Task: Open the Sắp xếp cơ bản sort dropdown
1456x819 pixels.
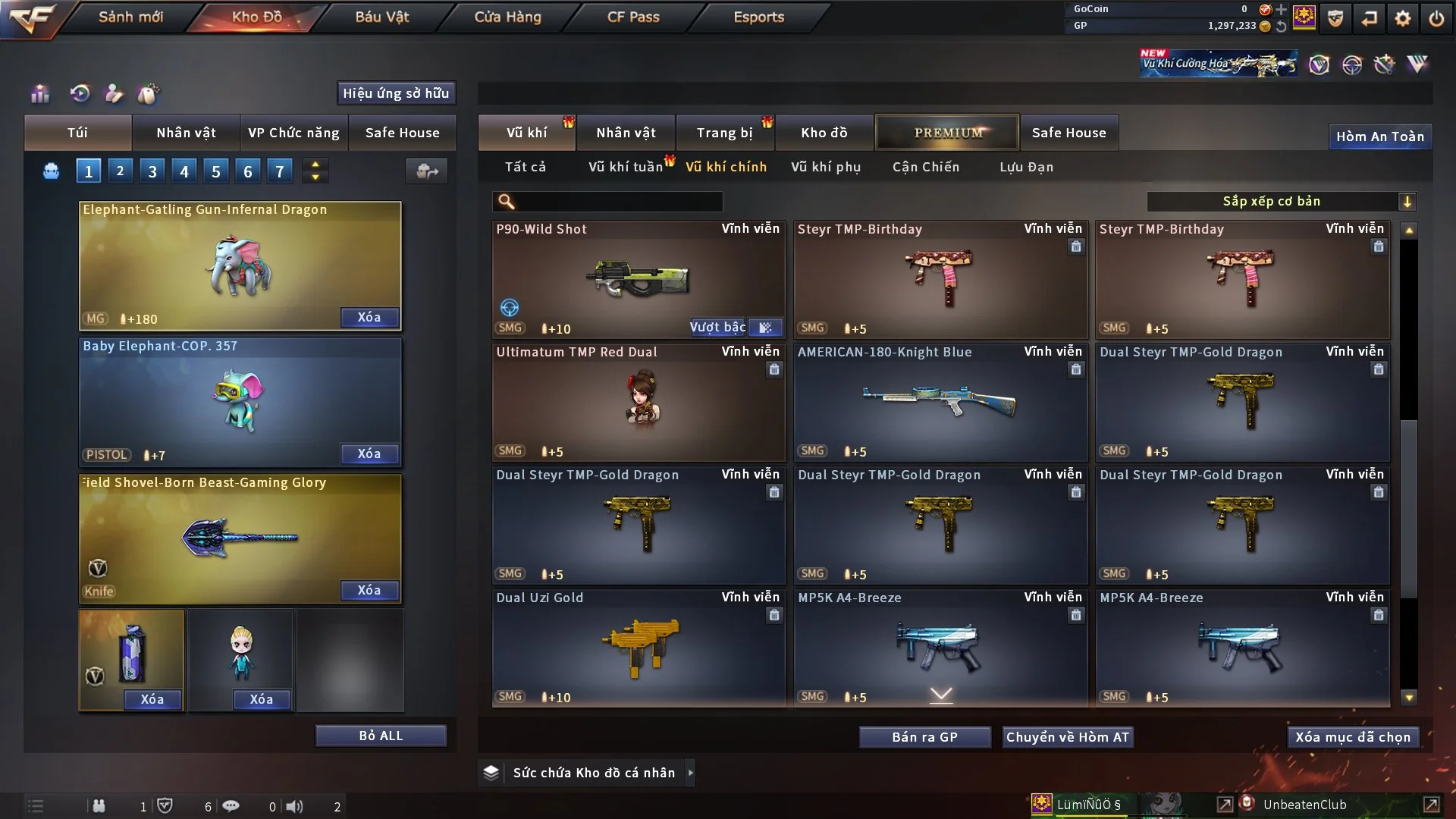Action: point(1281,202)
